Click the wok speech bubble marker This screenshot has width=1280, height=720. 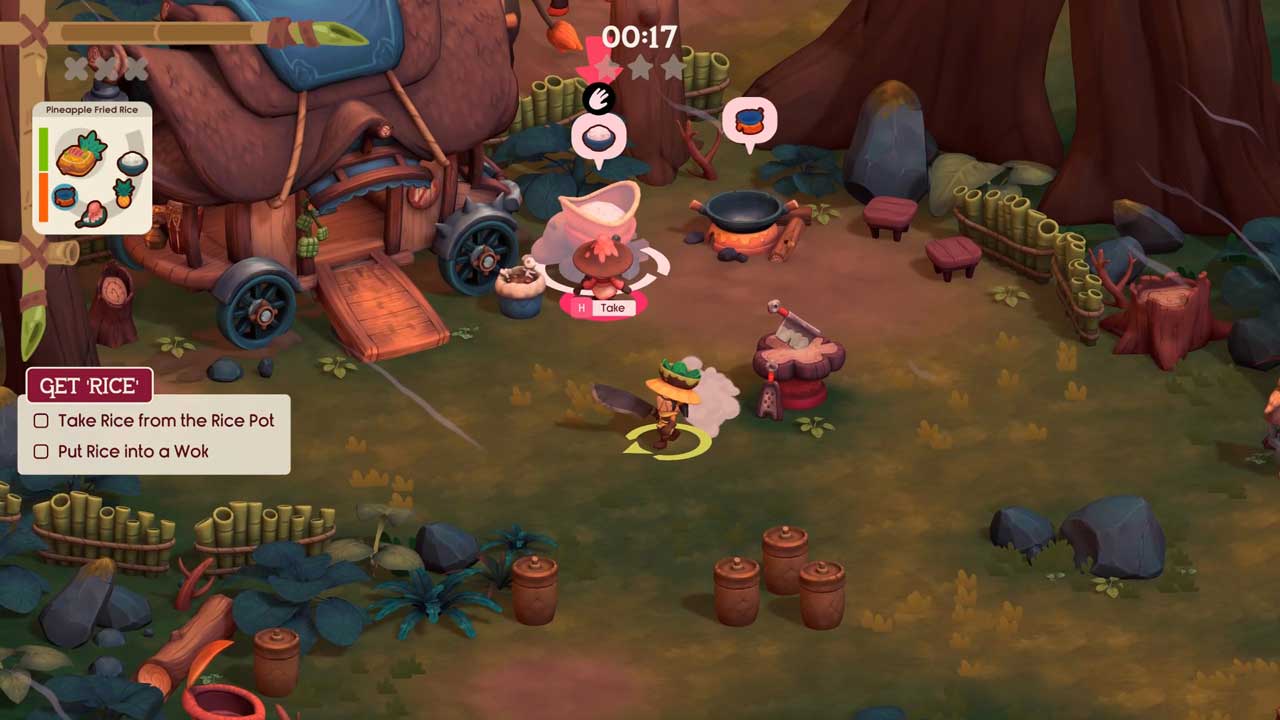(x=749, y=122)
